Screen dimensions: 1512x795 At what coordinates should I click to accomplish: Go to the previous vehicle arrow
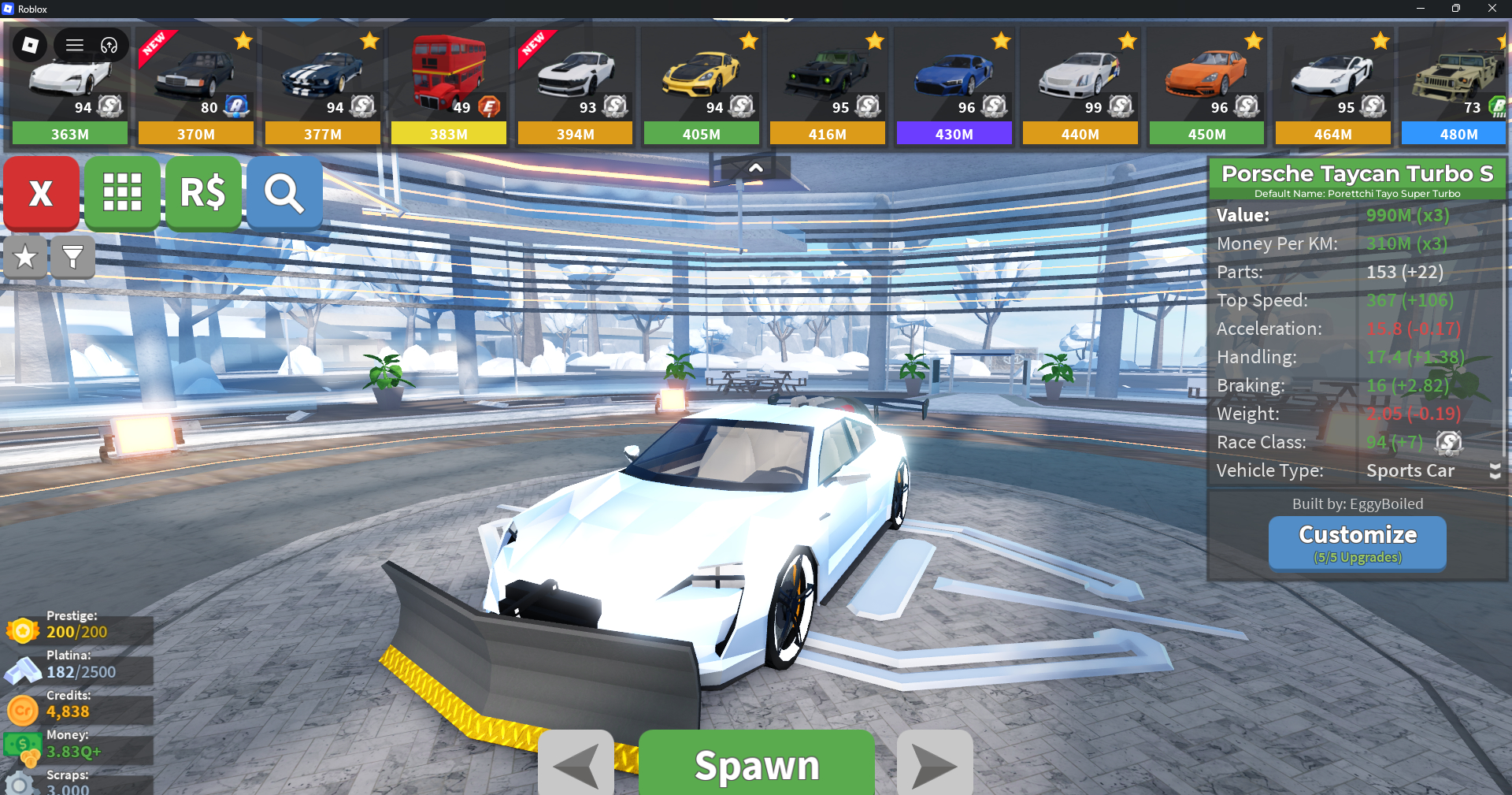tap(576, 764)
